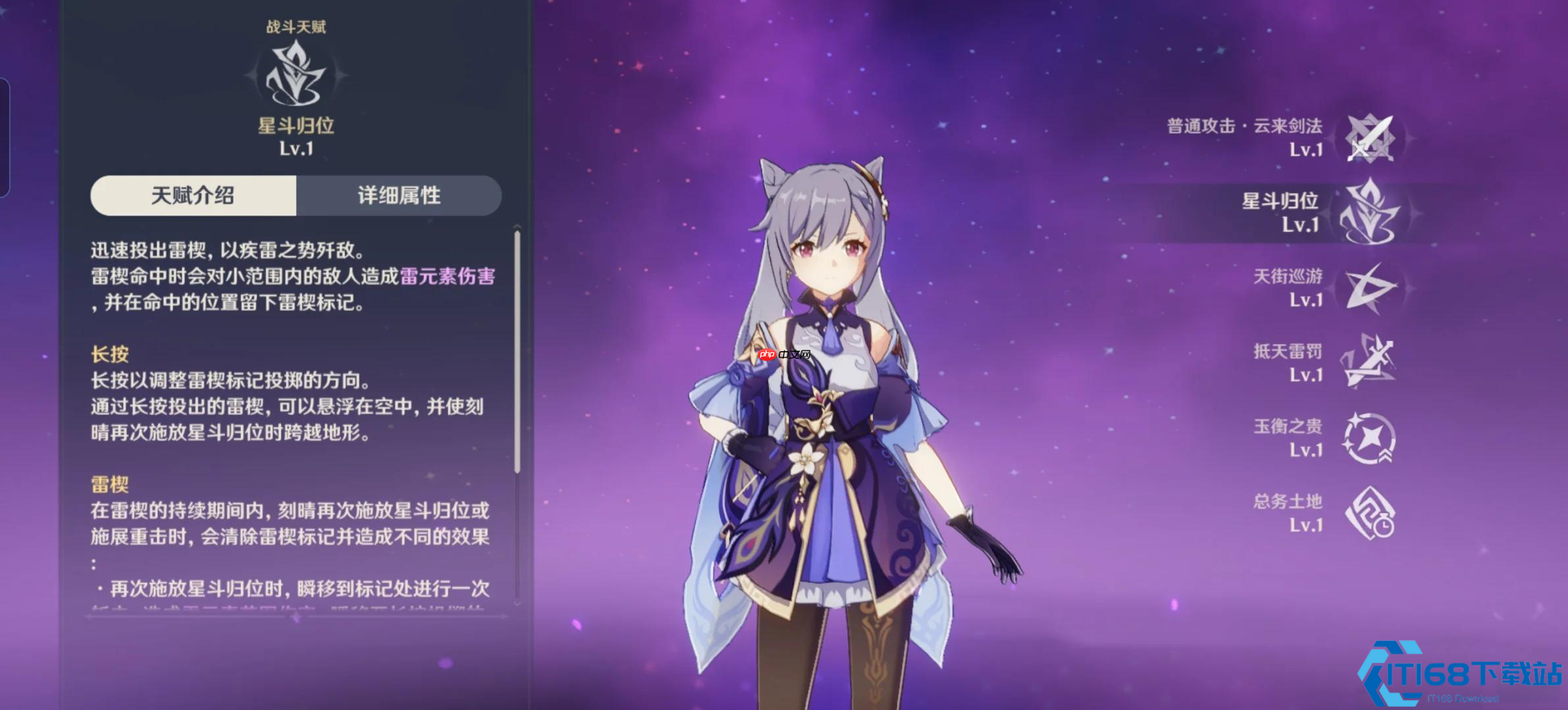The height and width of the screenshot is (710, 1568).
Task: Switch to the 详细属性 tab
Action: (398, 195)
